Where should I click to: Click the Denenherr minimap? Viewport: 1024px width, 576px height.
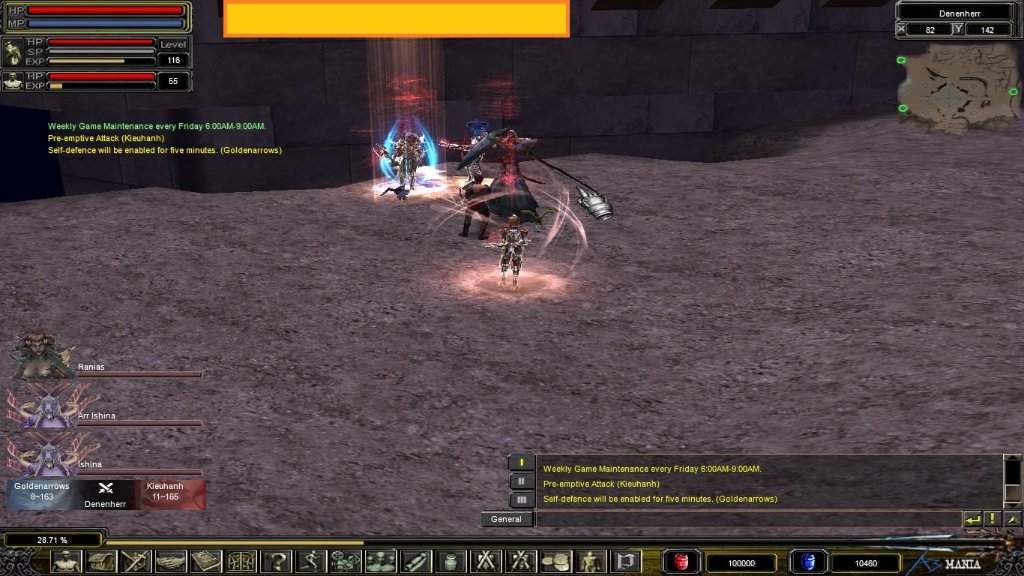[957, 87]
